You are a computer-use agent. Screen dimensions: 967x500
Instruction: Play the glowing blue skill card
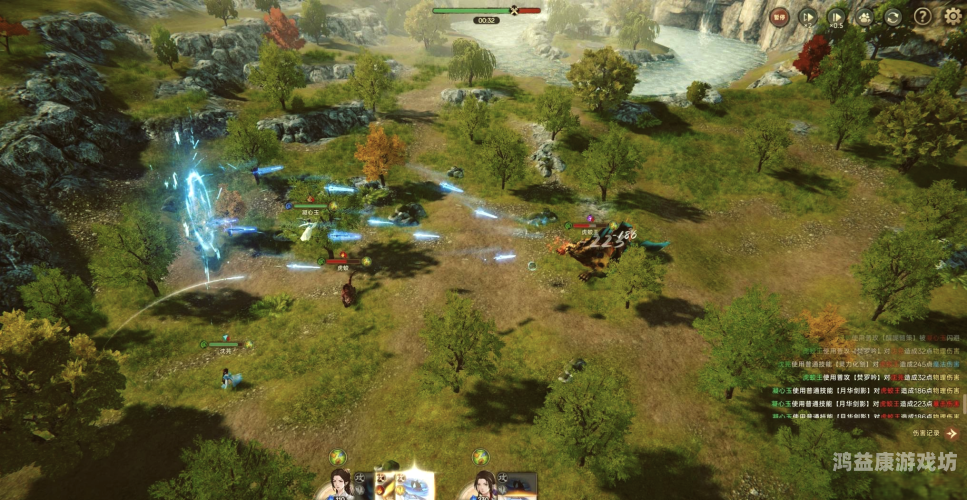click(x=418, y=486)
